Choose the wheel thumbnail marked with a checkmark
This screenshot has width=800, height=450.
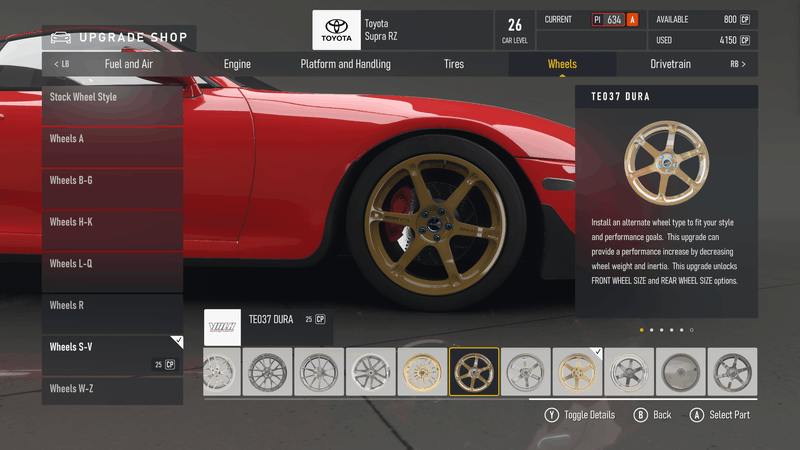[577, 372]
